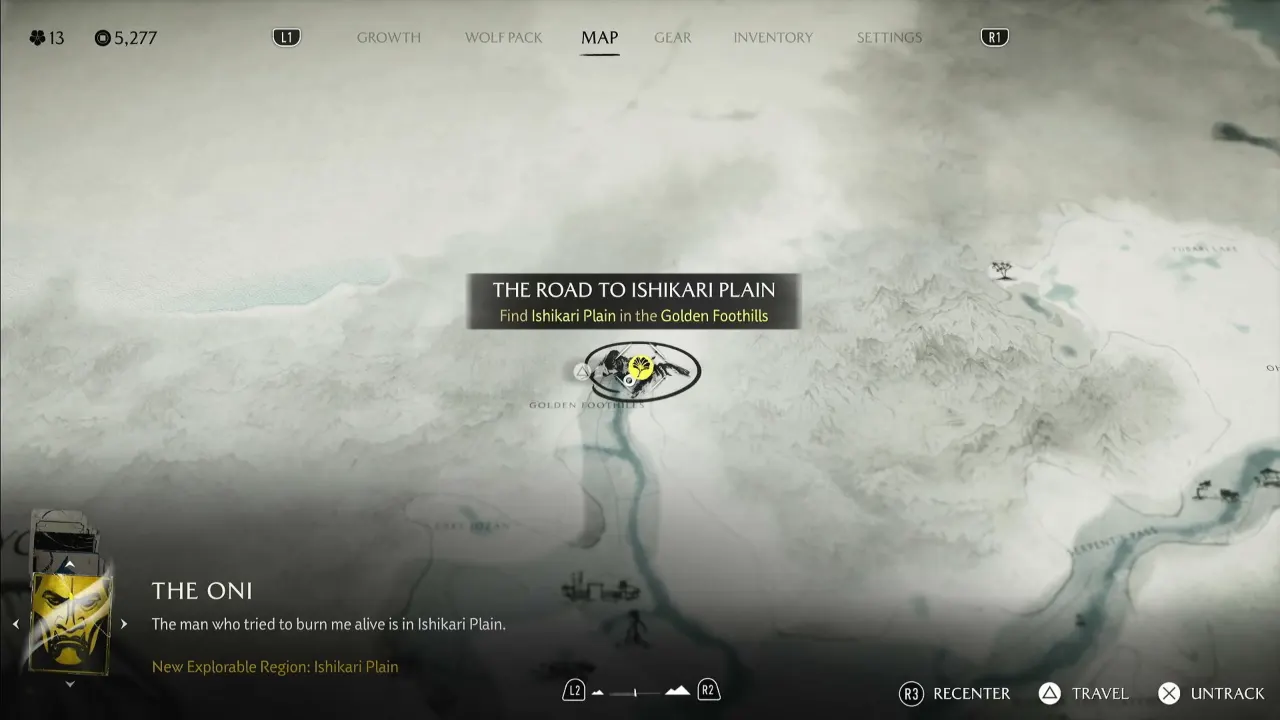The height and width of the screenshot is (720, 1280).
Task: Show previous quest card with left arrow
Action: pos(16,624)
